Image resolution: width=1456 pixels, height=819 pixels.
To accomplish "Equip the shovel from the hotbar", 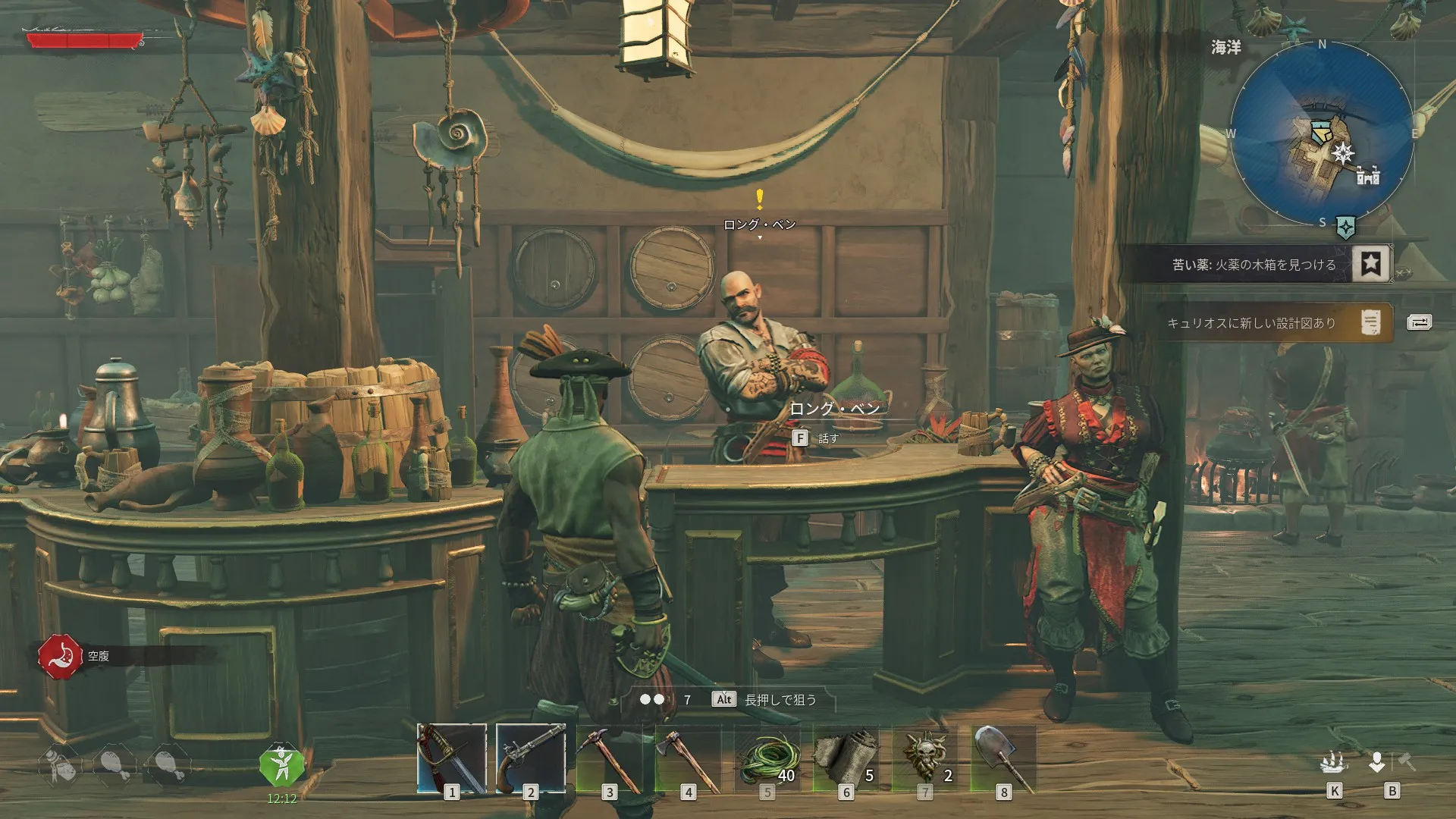I will click(x=1004, y=758).
